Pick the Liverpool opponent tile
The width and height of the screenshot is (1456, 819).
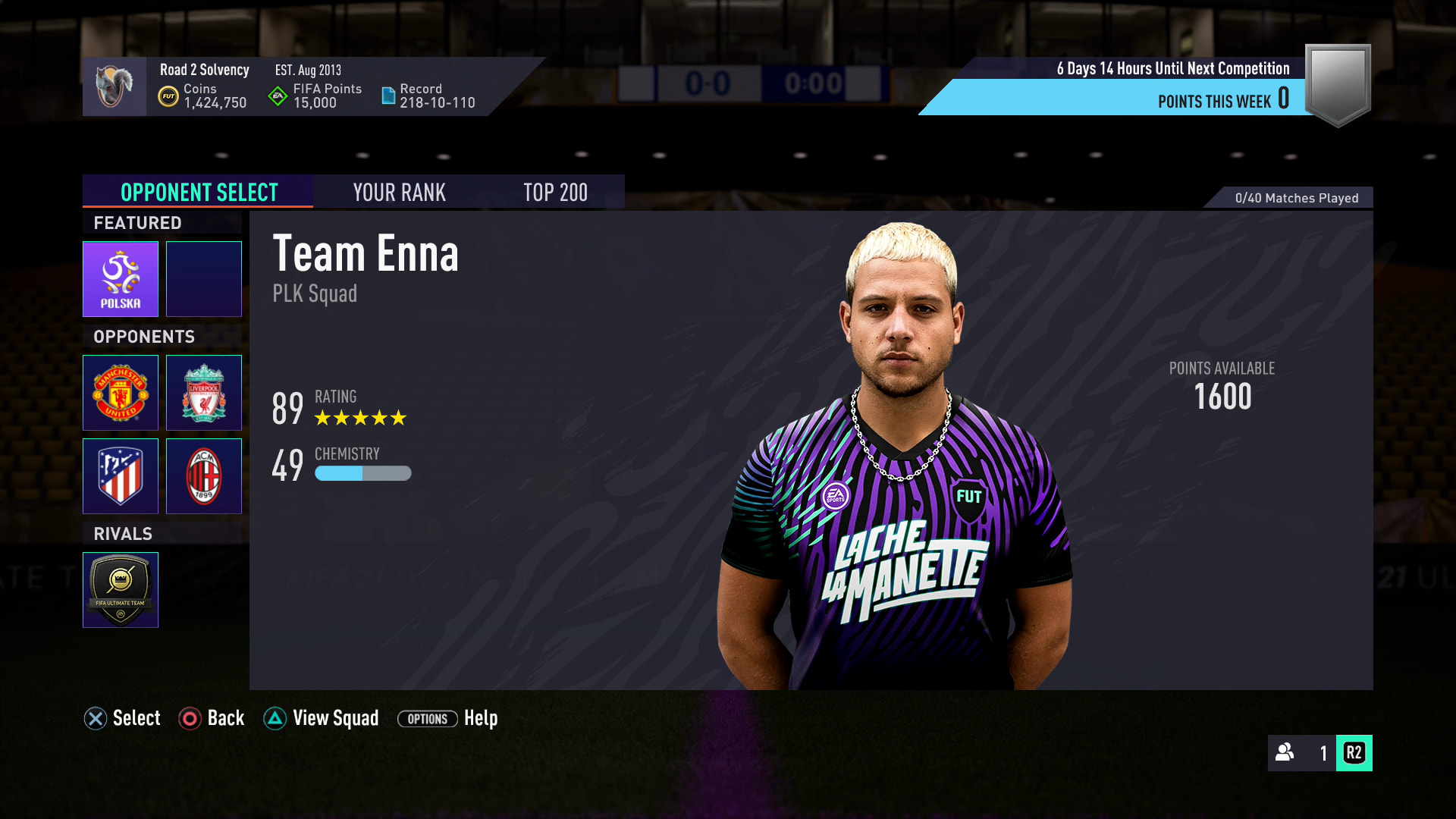(204, 393)
